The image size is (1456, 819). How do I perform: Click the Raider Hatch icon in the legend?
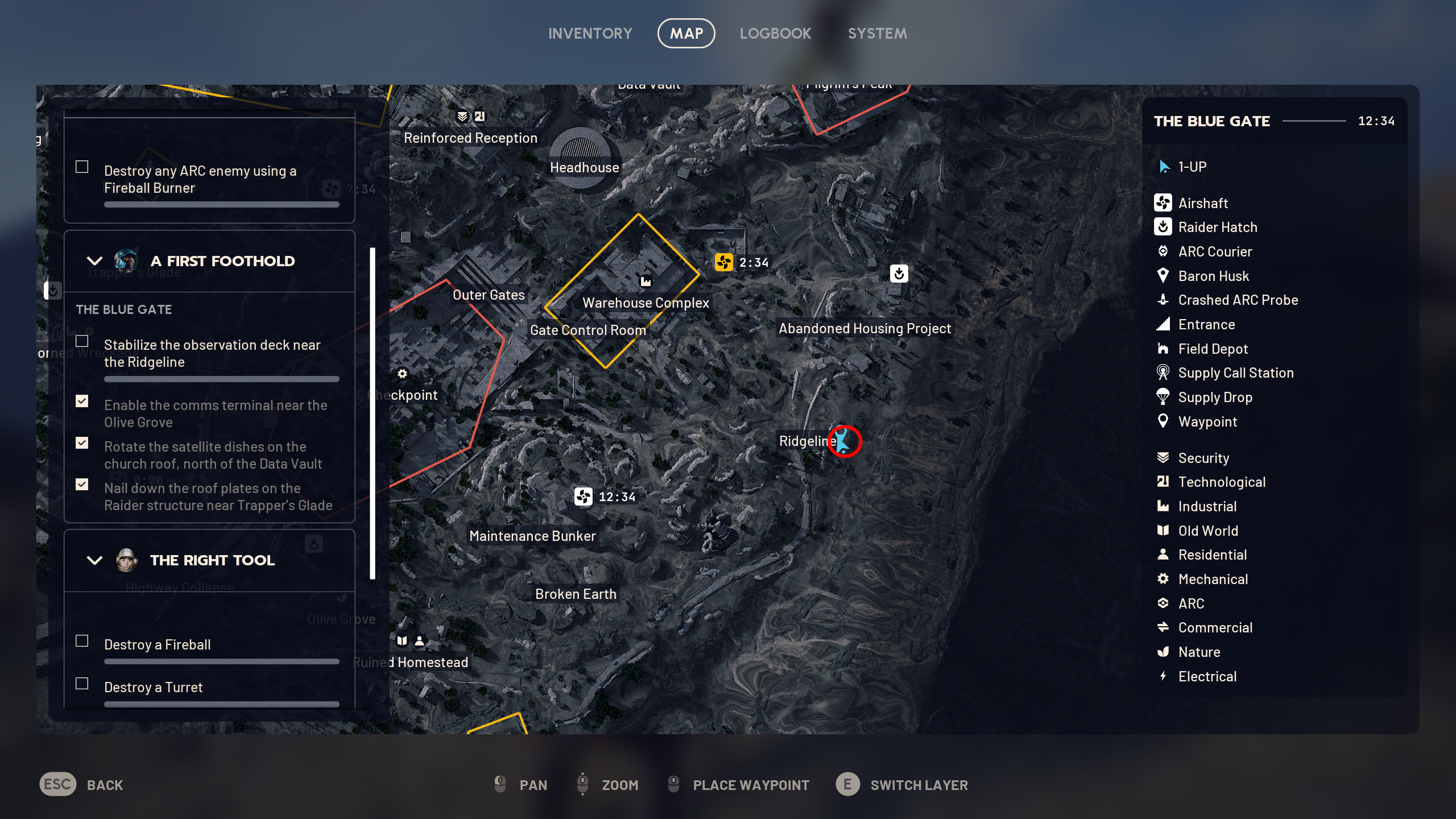1164,227
